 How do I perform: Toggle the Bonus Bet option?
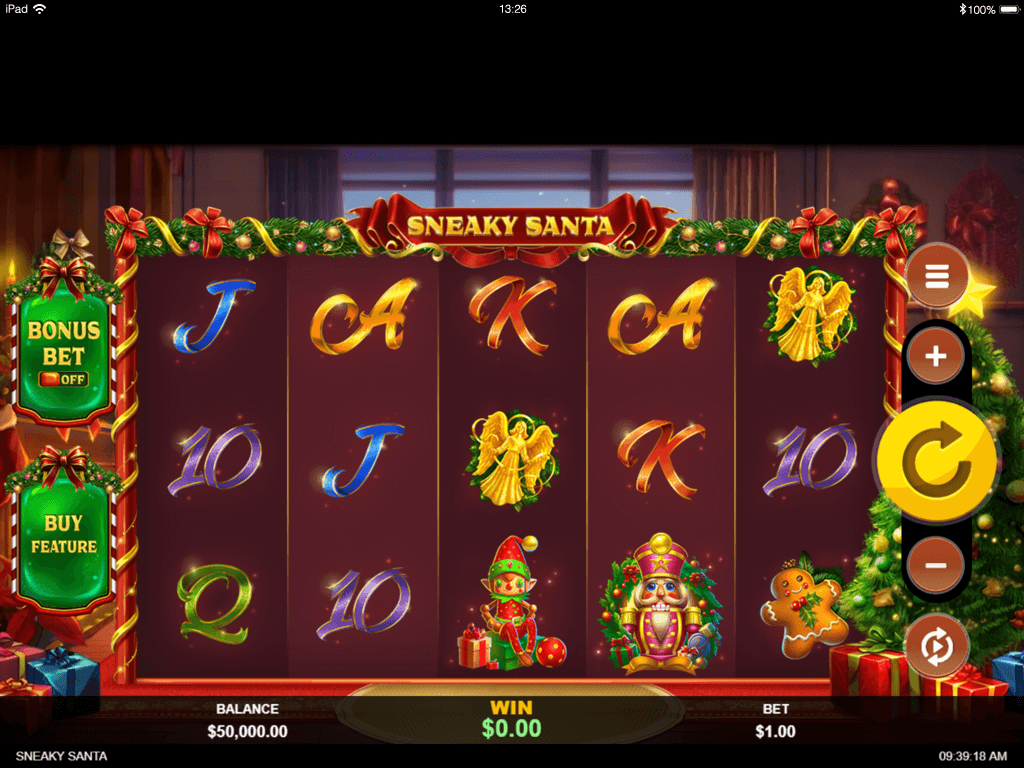tap(63, 352)
